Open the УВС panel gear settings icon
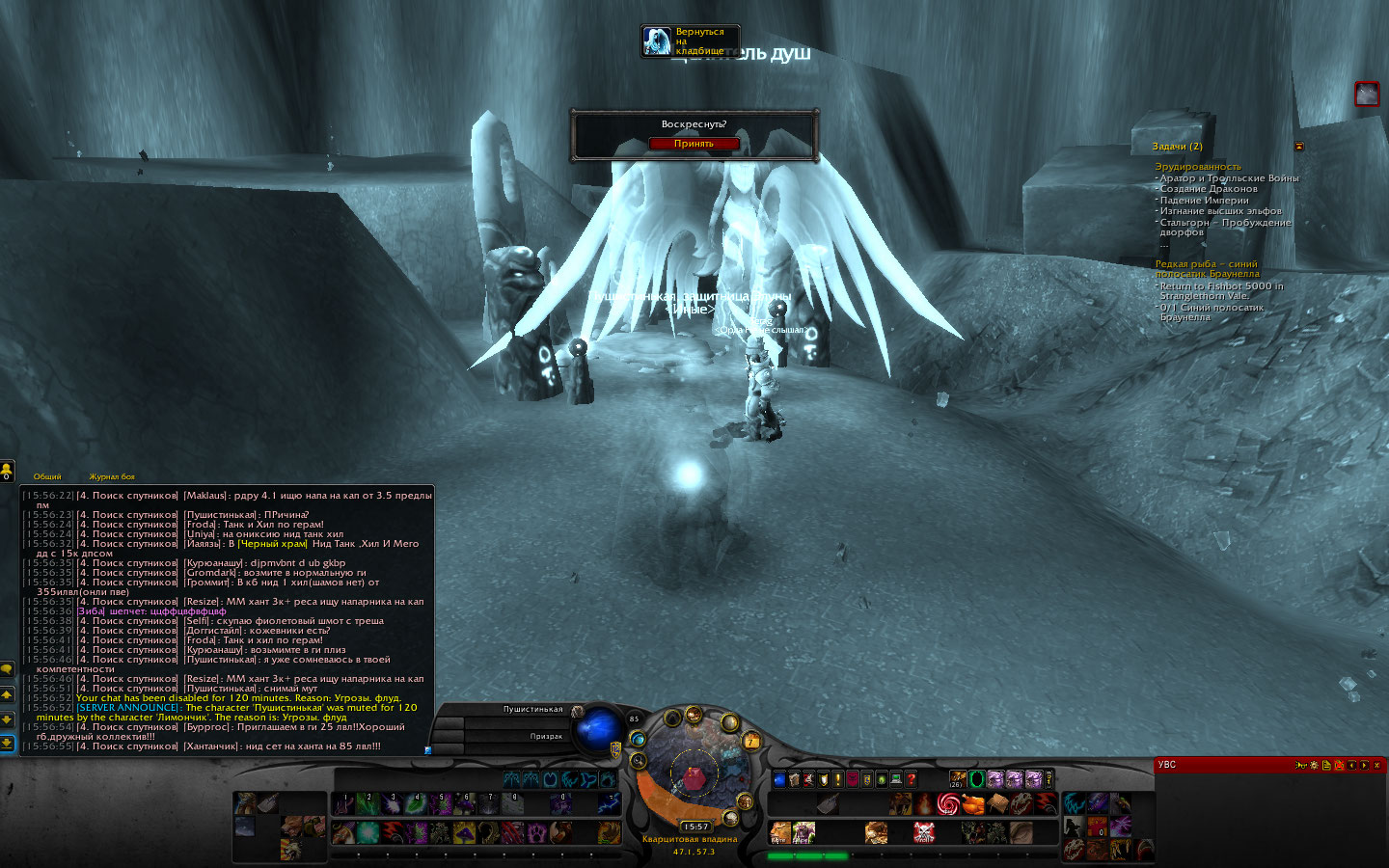 coord(1314,765)
